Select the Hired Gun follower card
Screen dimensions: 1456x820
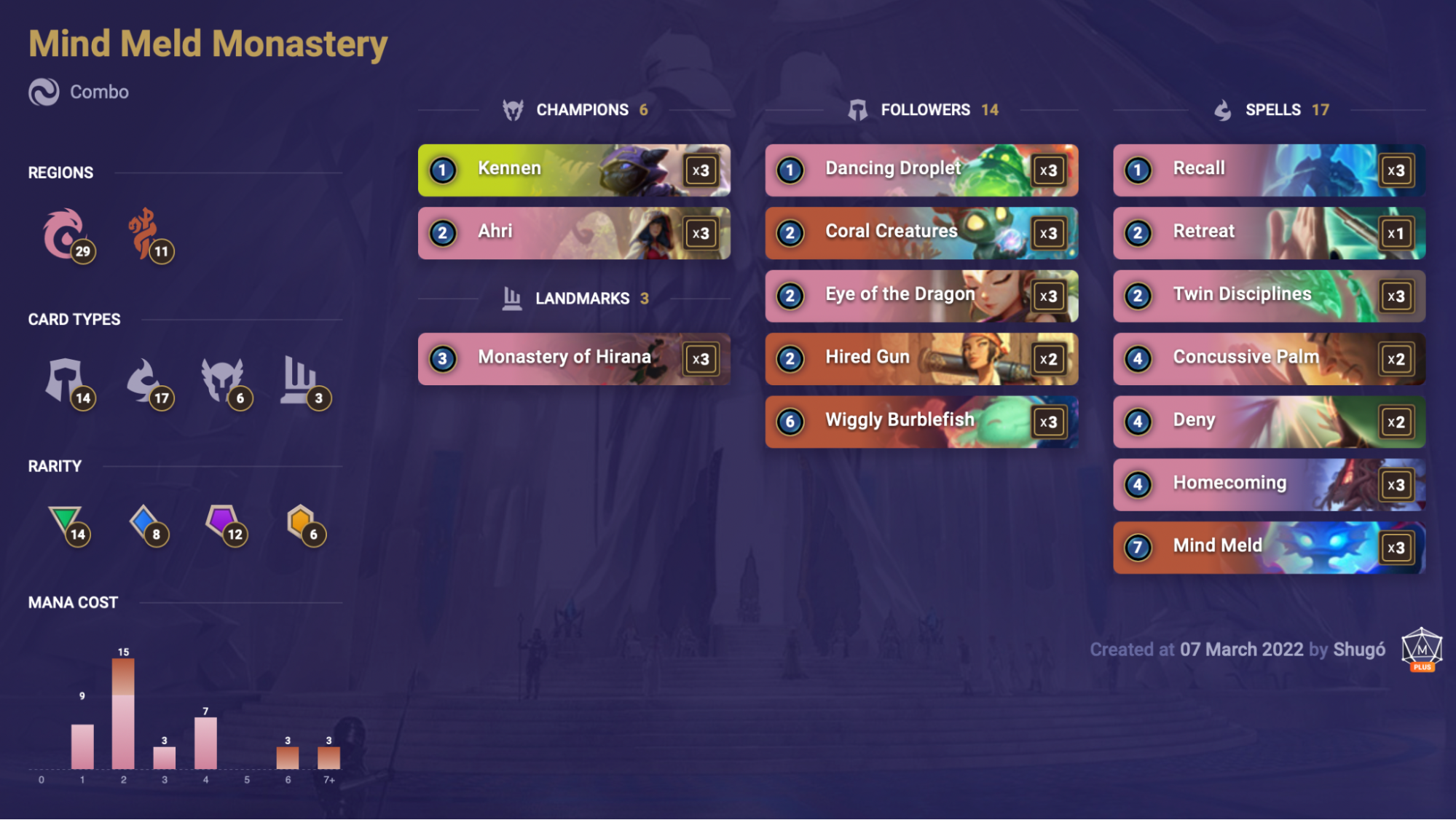[921, 358]
